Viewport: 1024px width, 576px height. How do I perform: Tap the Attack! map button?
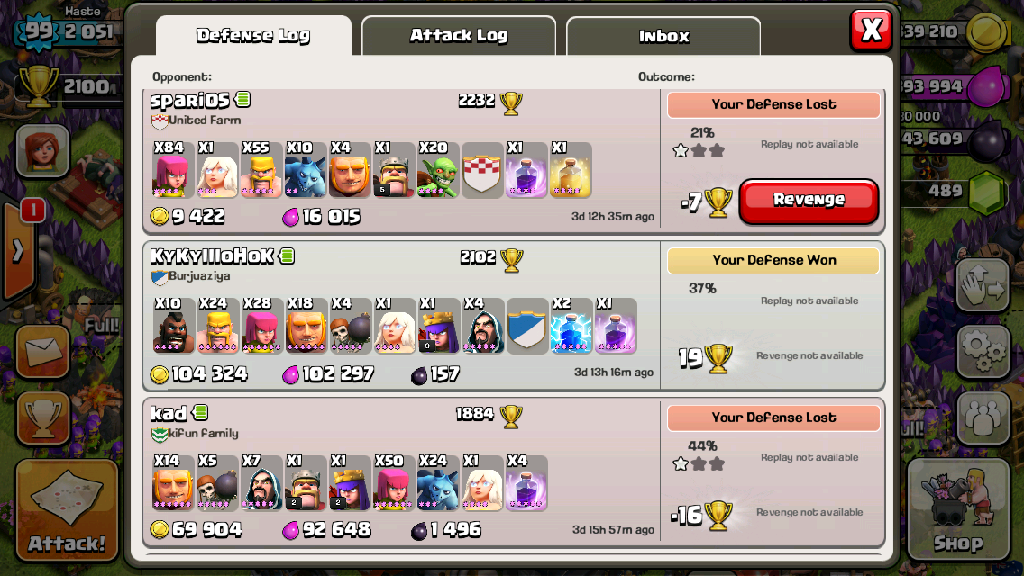67,510
